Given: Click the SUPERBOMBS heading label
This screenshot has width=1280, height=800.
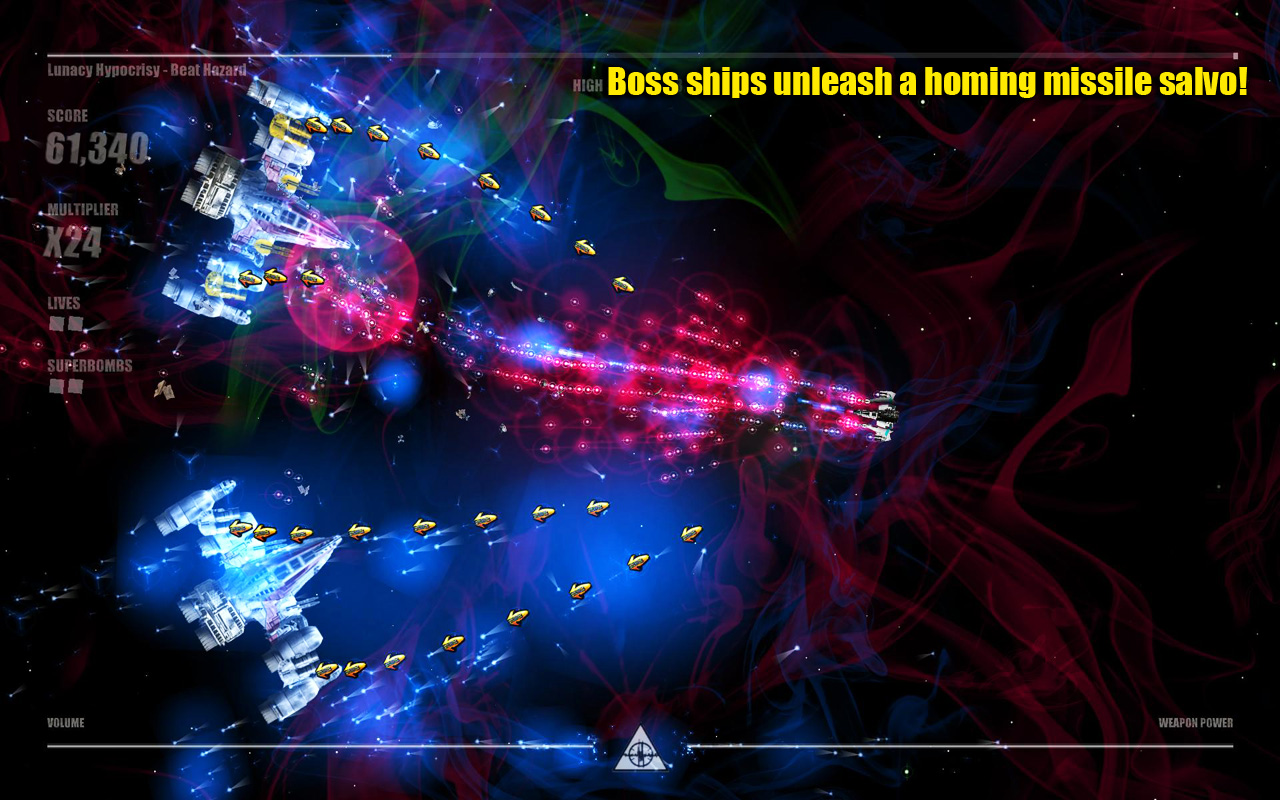Looking at the screenshot, I should 80,367.
